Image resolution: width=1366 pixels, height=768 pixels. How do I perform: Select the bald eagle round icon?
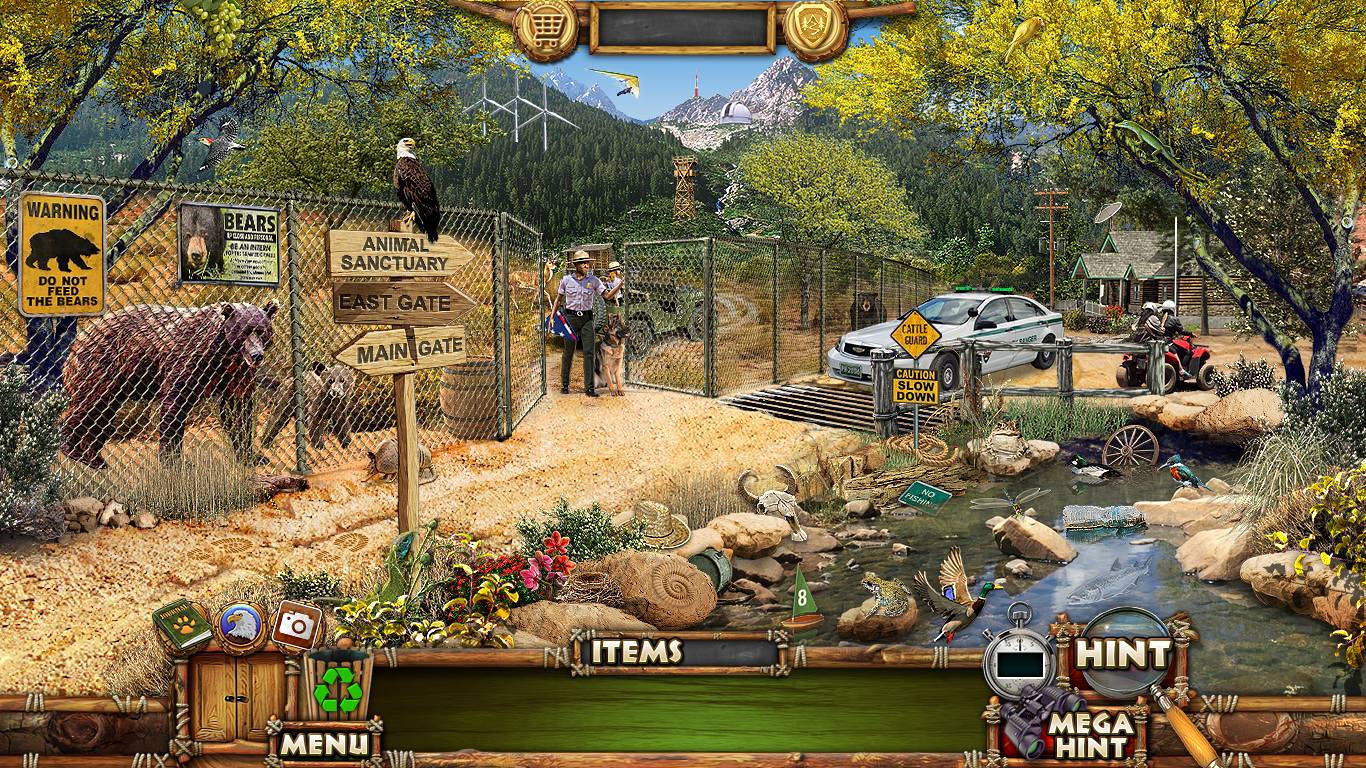click(x=240, y=626)
